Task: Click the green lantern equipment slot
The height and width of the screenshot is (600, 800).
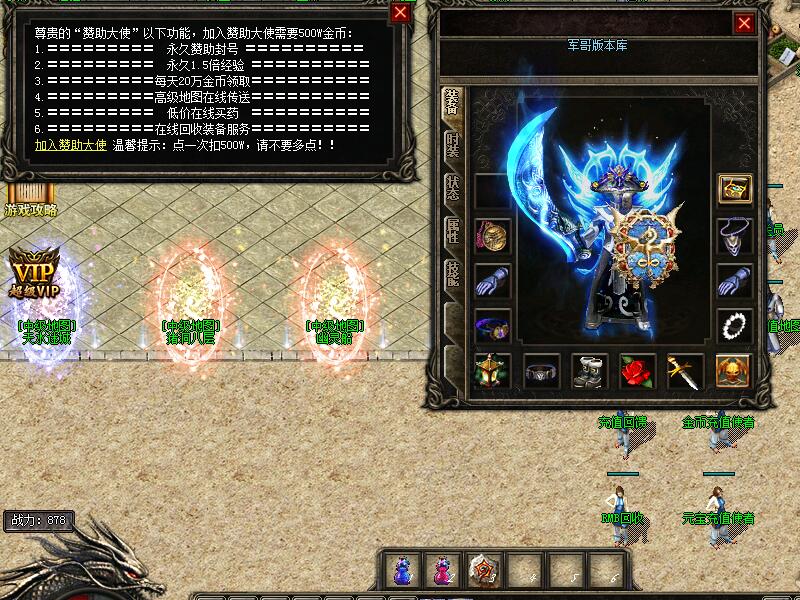Action: tap(491, 371)
